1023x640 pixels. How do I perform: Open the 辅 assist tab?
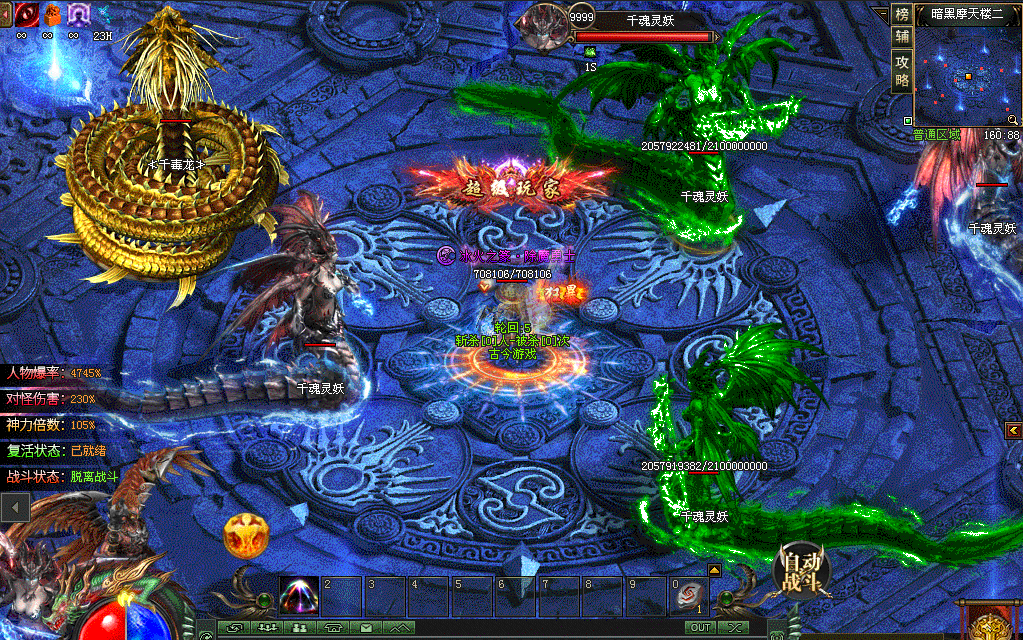pyautogui.click(x=902, y=37)
